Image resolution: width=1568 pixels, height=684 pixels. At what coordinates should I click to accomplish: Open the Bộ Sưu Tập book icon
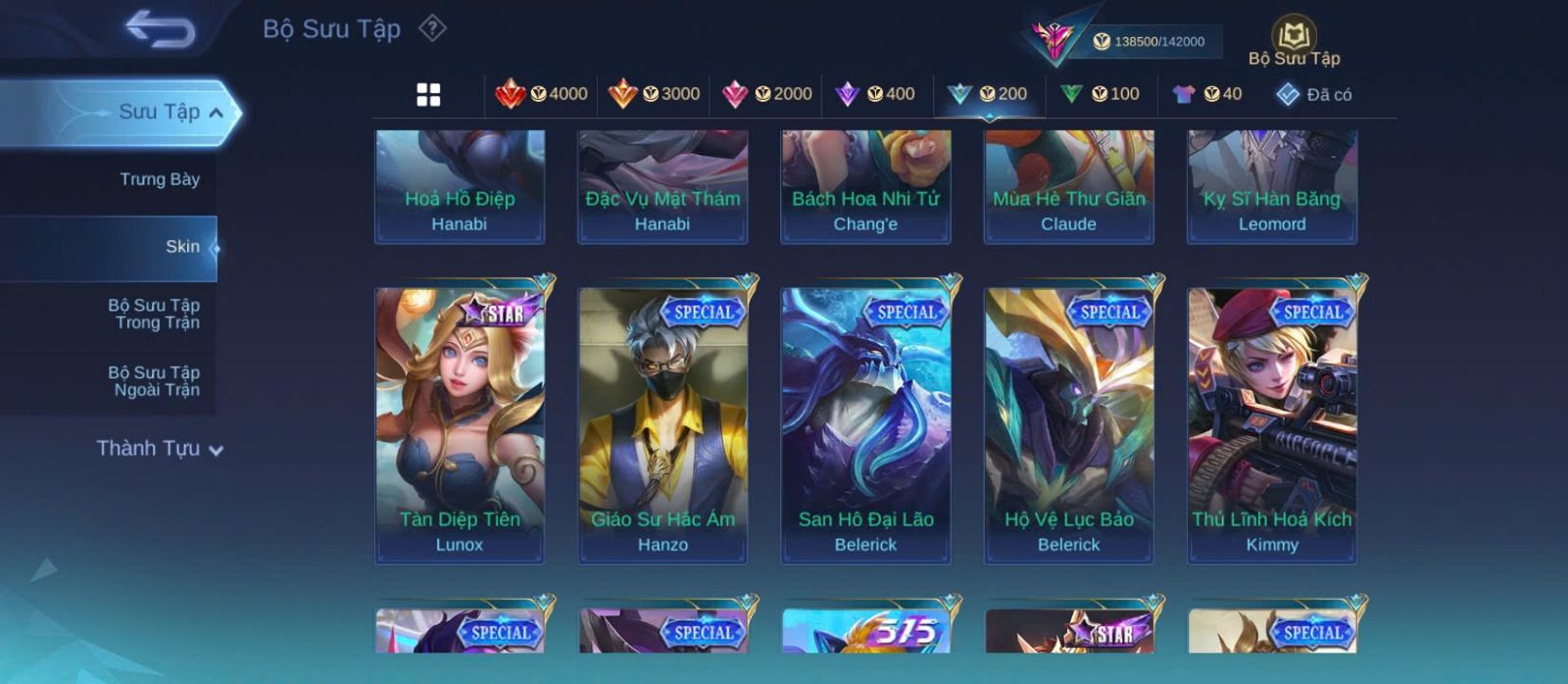(x=1294, y=37)
